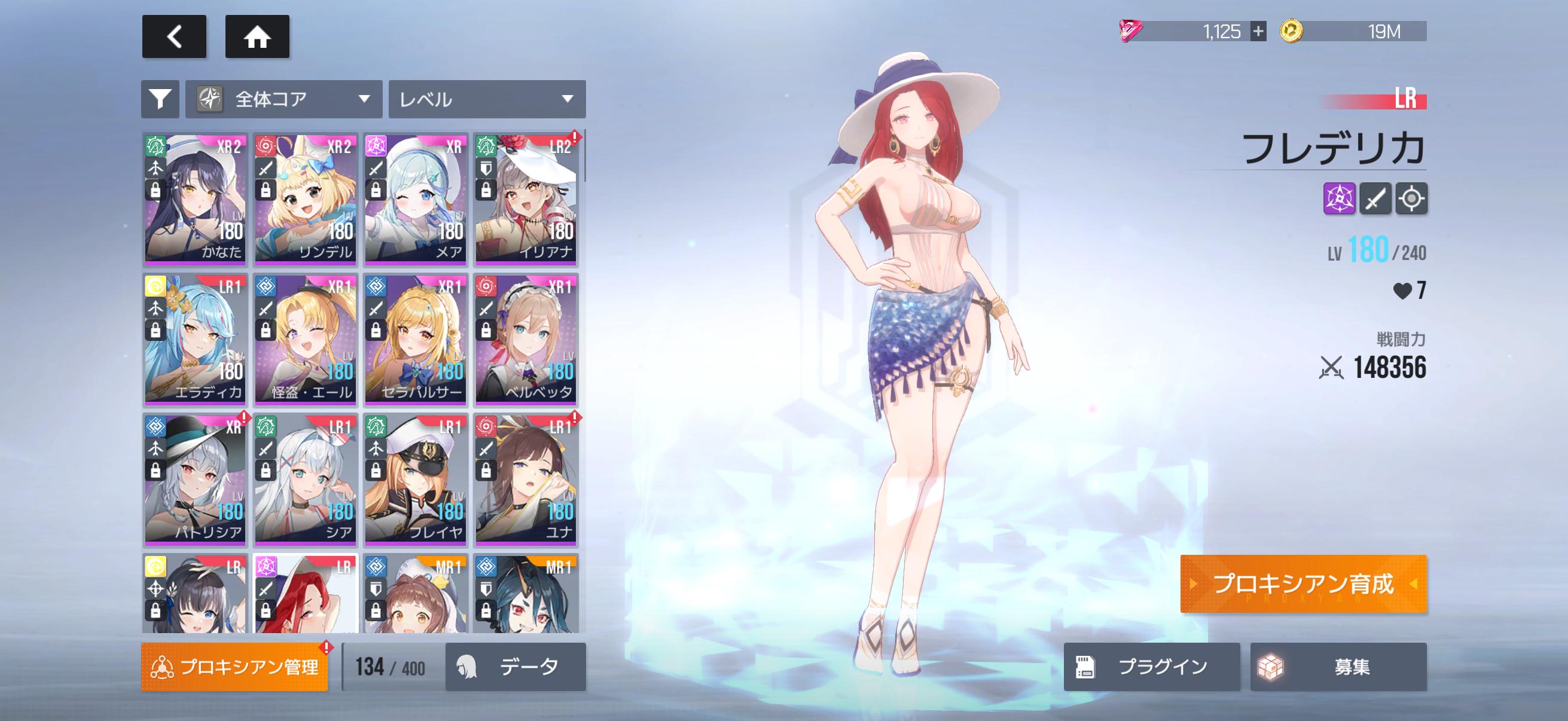Select the エラディカ character card
Screen dimensions: 1568x721
(196, 340)
